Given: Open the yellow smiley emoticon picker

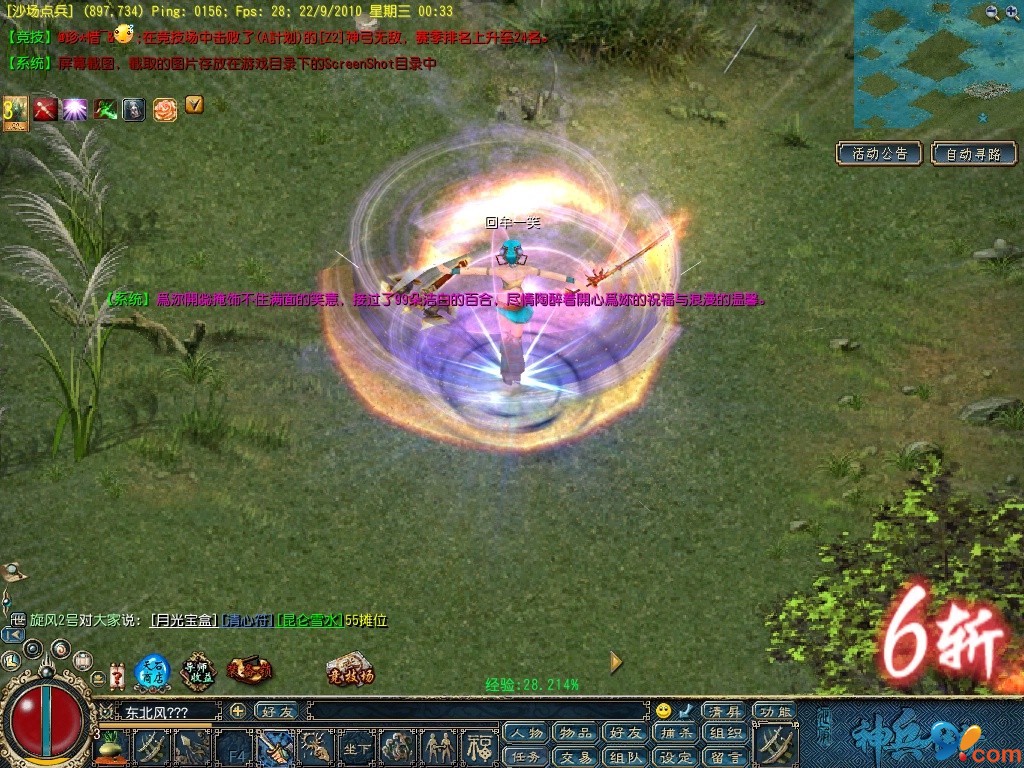Looking at the screenshot, I should (x=663, y=711).
